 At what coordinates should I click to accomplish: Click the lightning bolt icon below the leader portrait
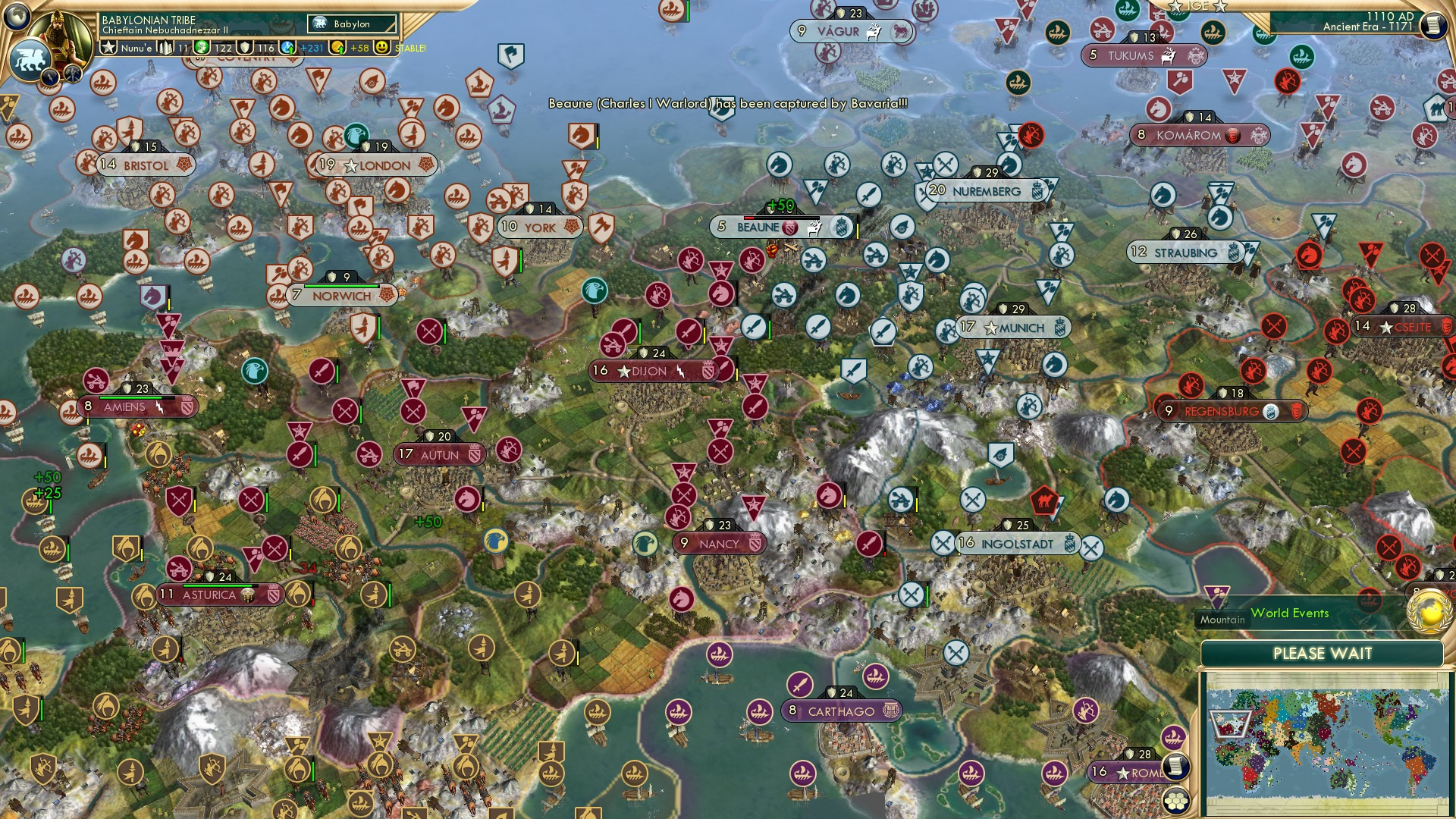point(51,76)
